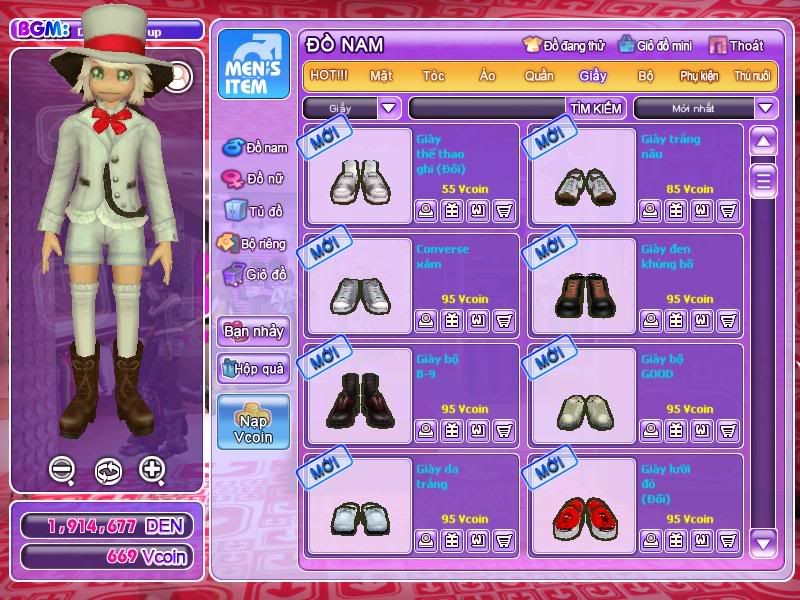
Task: Open the Áo clothing tab
Action: pos(487,75)
